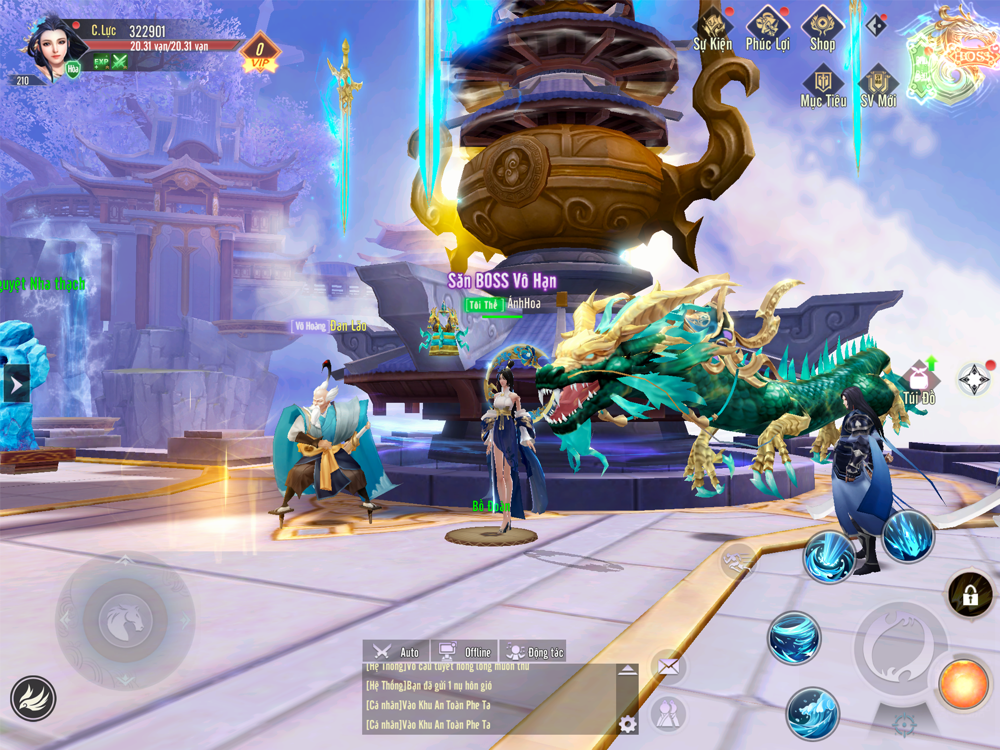Image resolution: width=1000 pixels, height=750 pixels.
Task: Toggle Auto combat mode
Action: click(396, 652)
